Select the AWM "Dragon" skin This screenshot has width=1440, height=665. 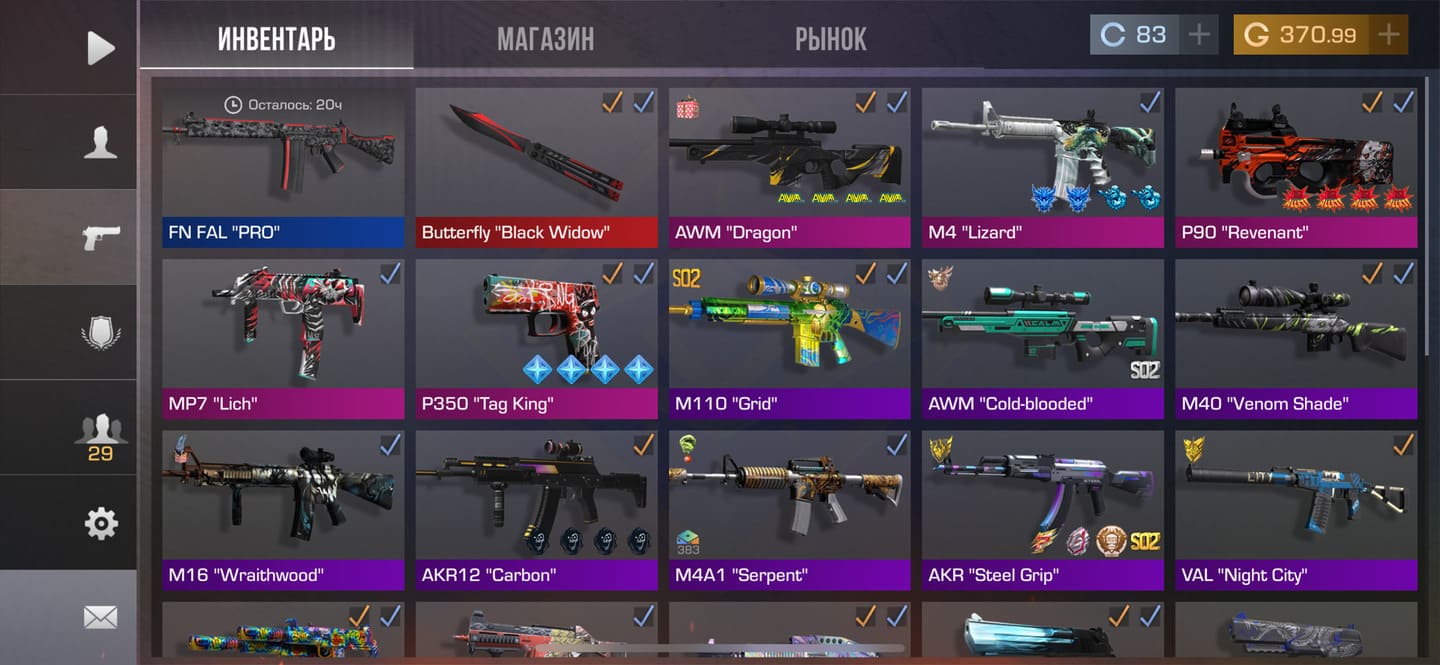(x=790, y=165)
